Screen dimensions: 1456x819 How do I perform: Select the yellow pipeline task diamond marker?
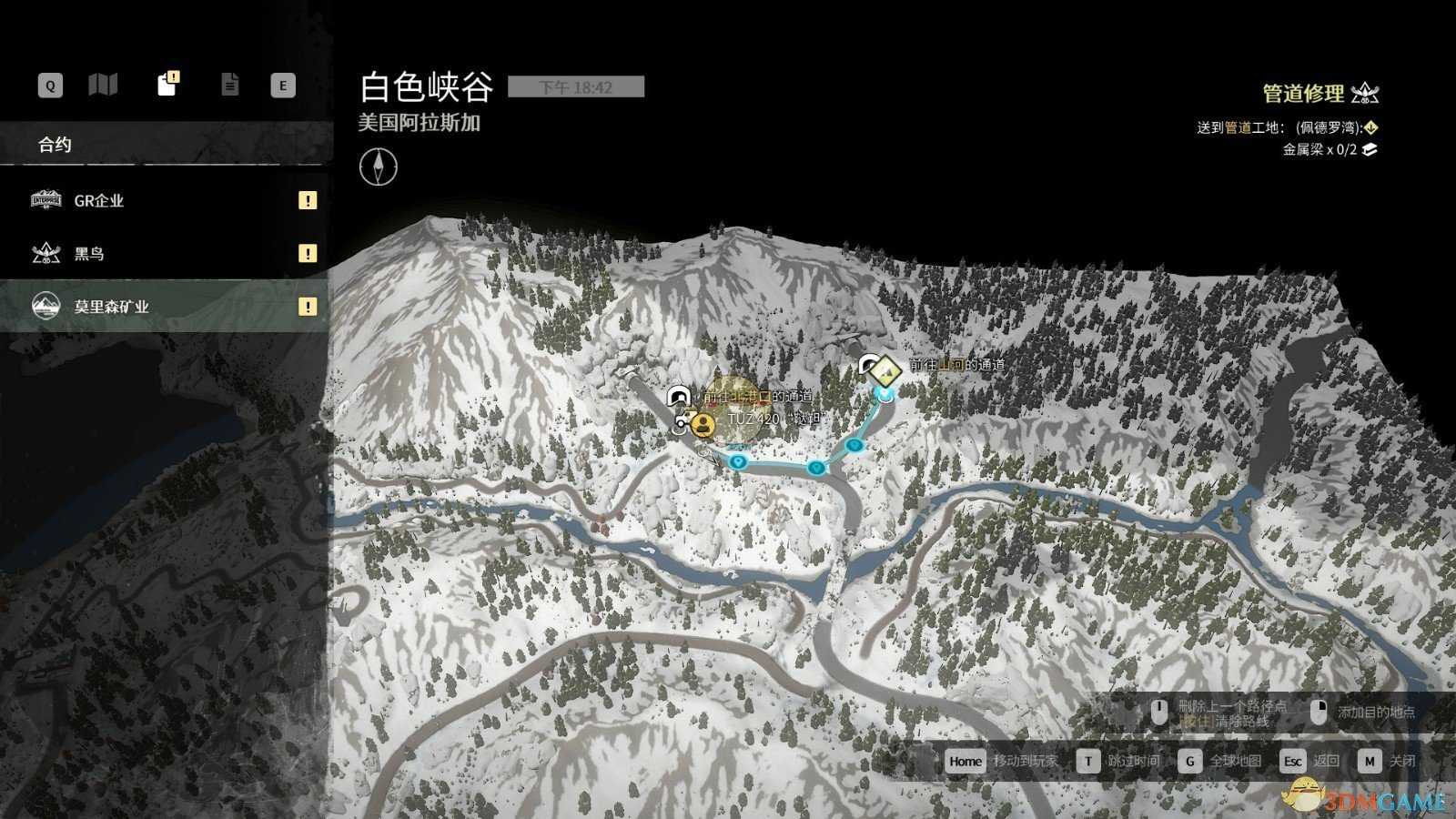[885, 370]
